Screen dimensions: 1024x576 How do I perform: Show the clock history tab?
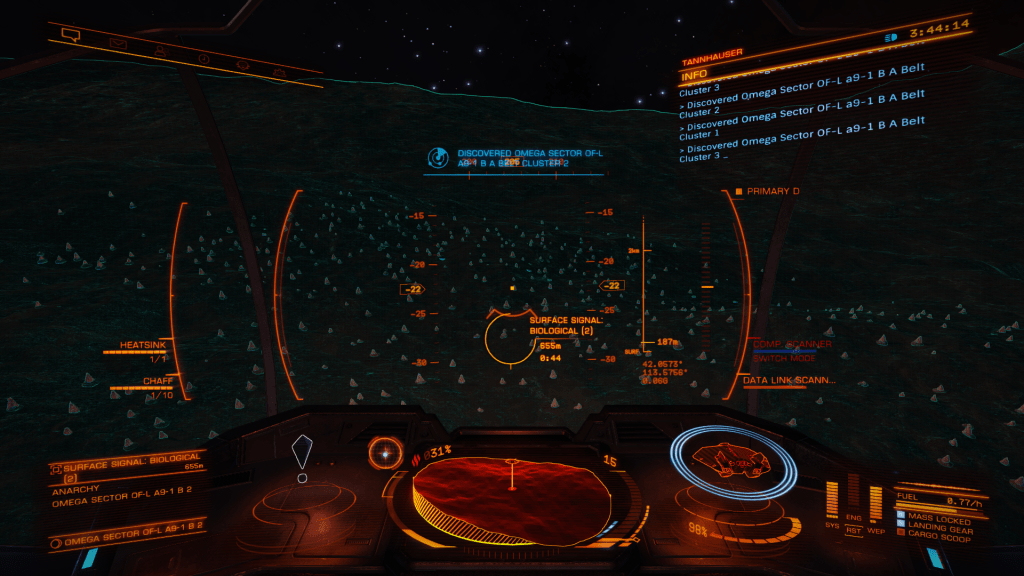pos(204,59)
